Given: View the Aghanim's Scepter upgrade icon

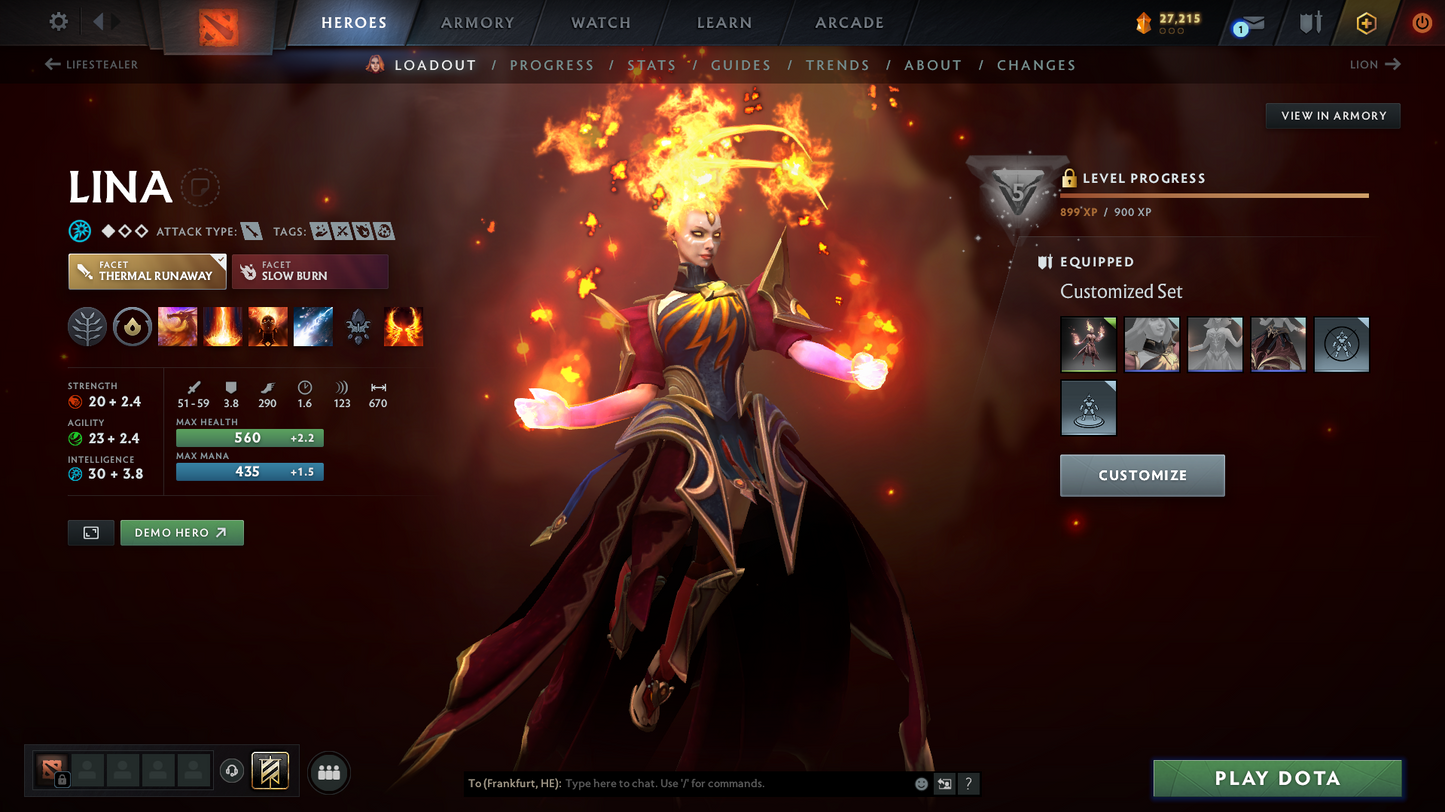Looking at the screenshot, I should click(358, 326).
